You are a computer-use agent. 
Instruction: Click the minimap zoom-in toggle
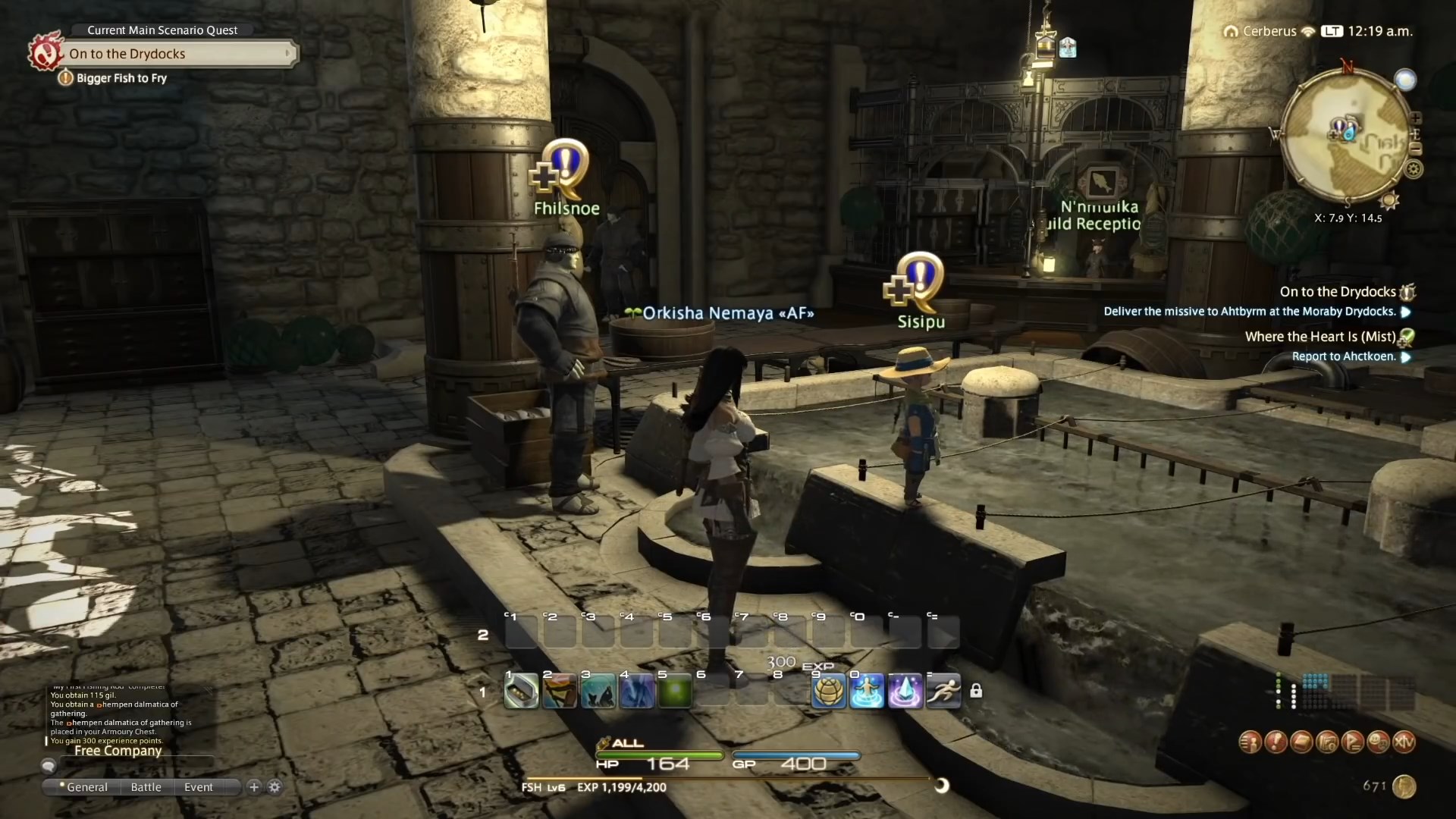pyautogui.click(x=1417, y=118)
